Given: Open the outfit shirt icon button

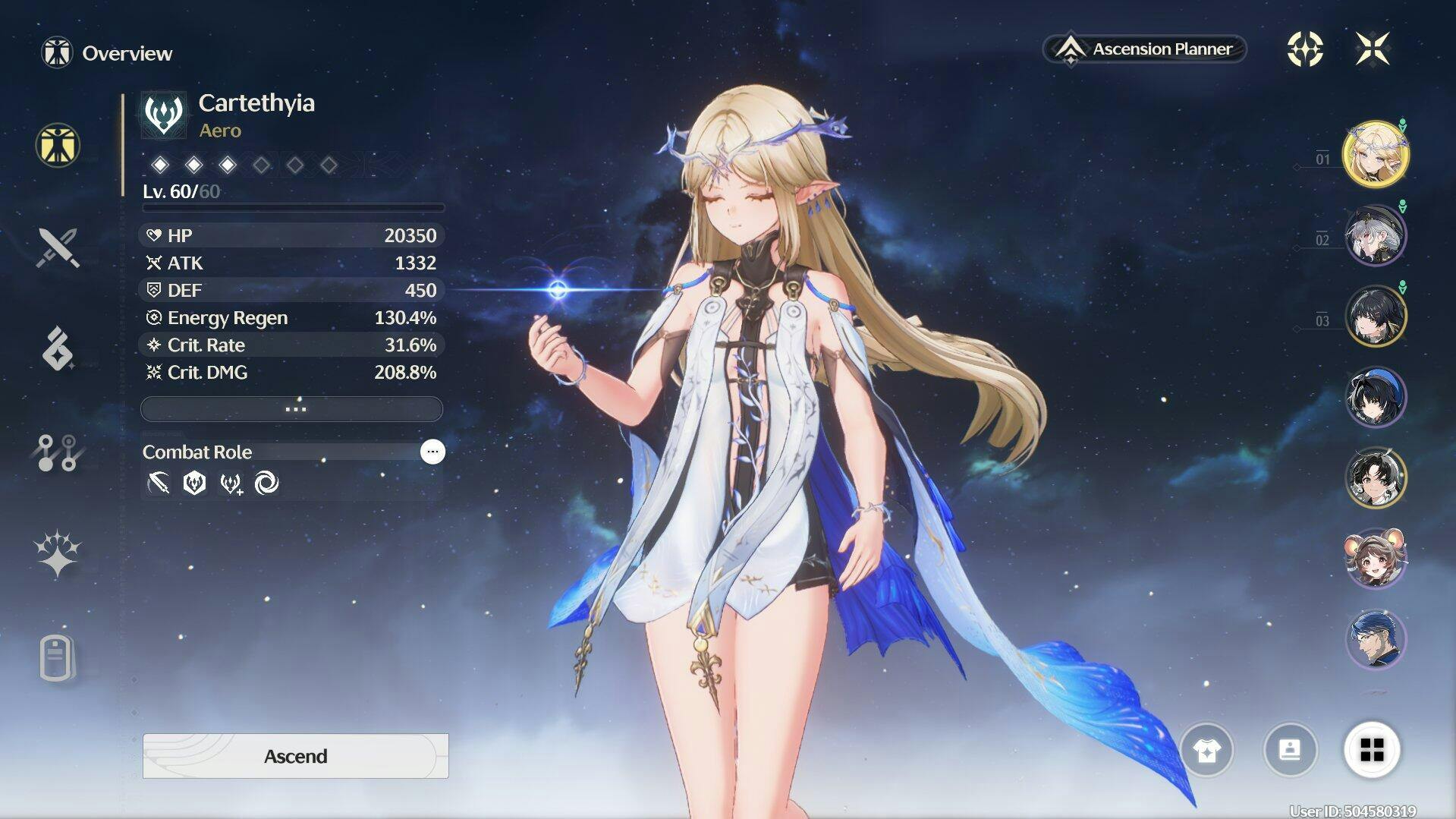Looking at the screenshot, I should (1206, 751).
